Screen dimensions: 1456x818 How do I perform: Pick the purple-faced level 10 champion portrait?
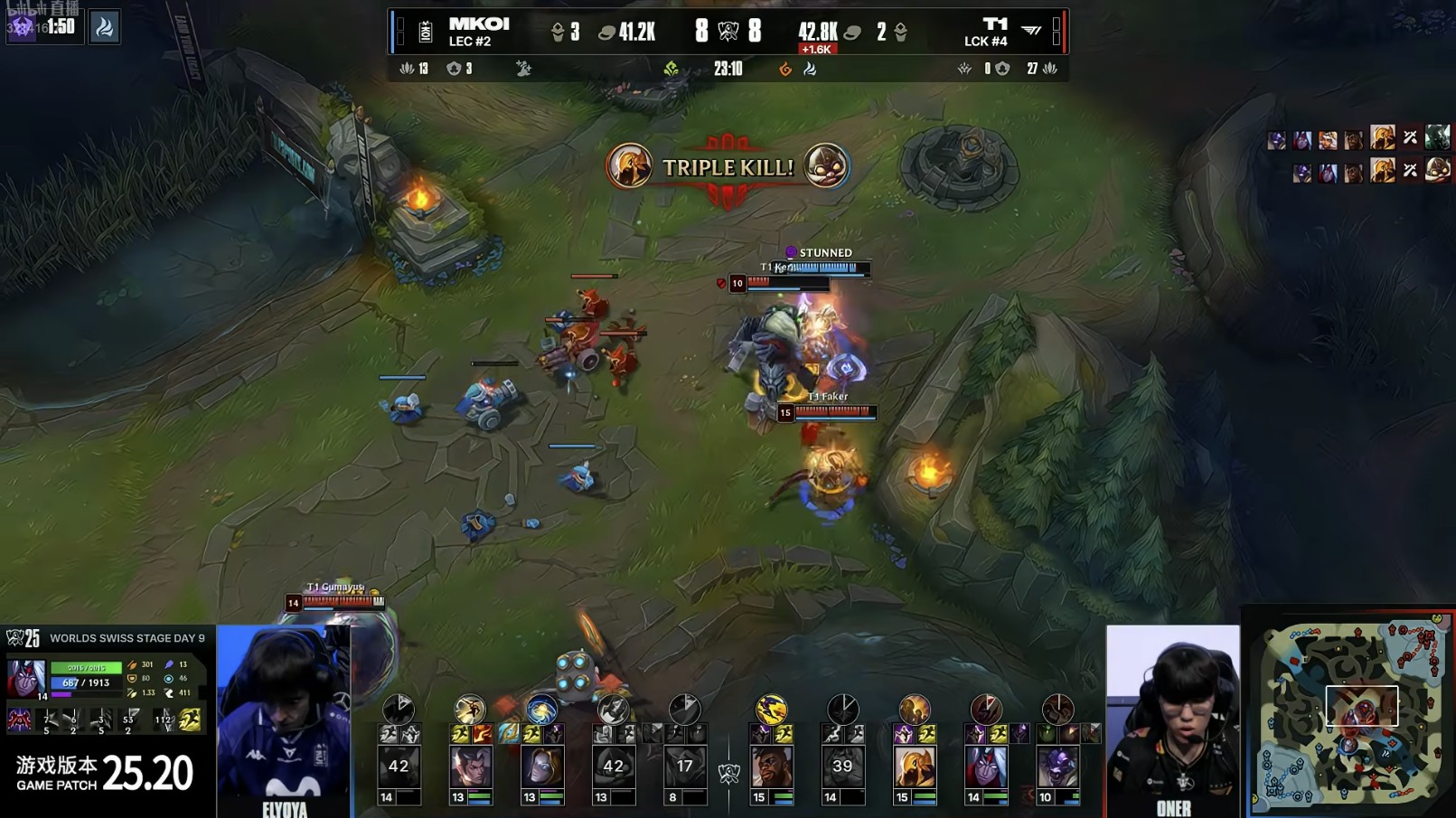coord(1057,767)
